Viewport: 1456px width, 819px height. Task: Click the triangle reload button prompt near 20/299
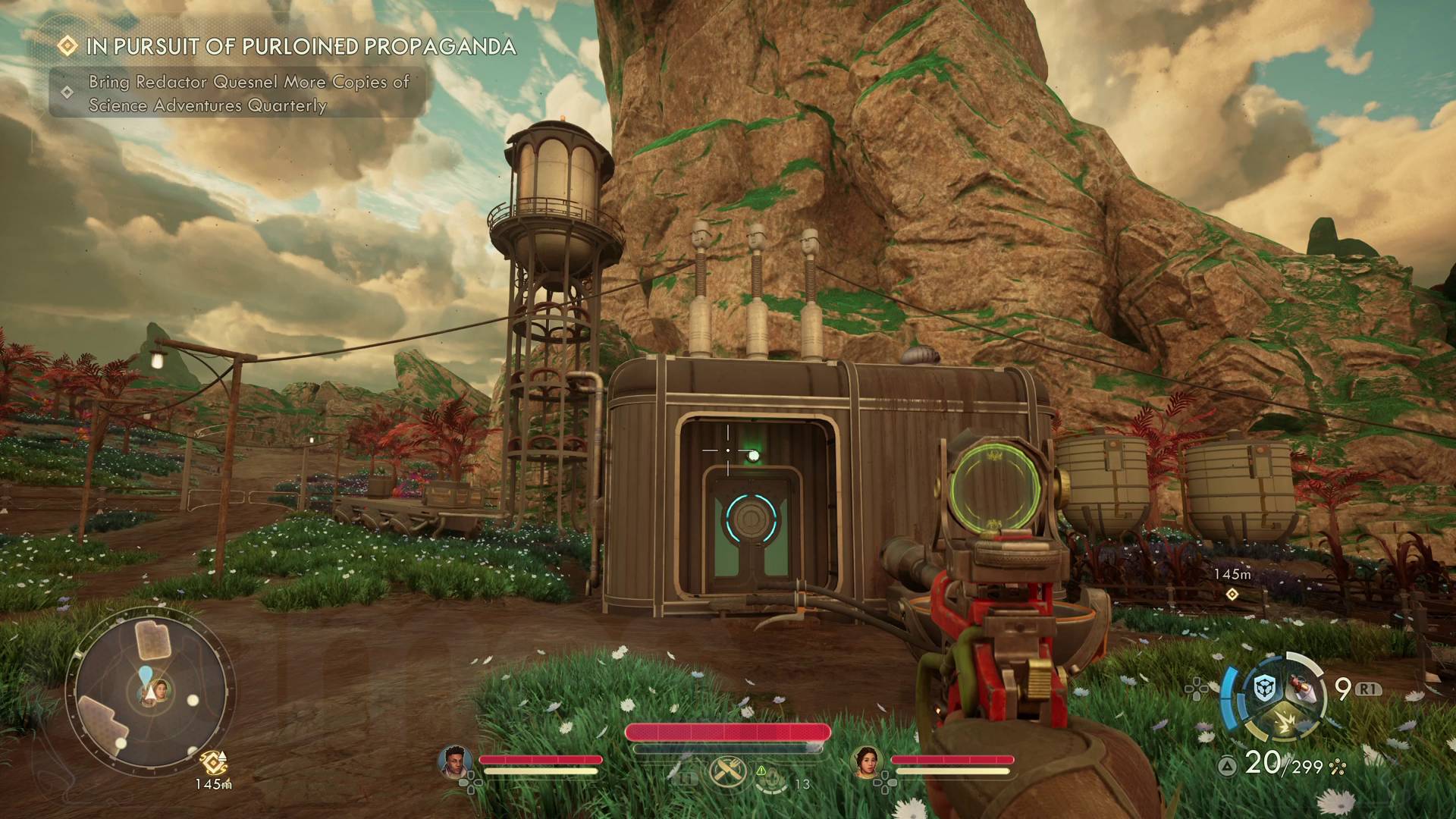[x=1226, y=765]
